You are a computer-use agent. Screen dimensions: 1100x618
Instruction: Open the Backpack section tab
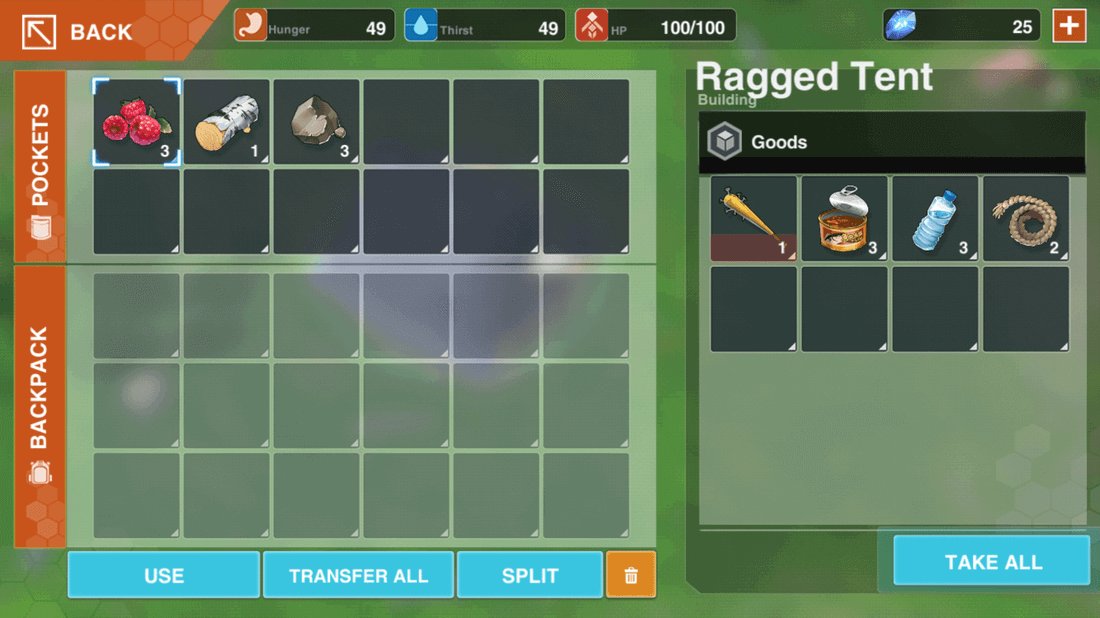40,405
